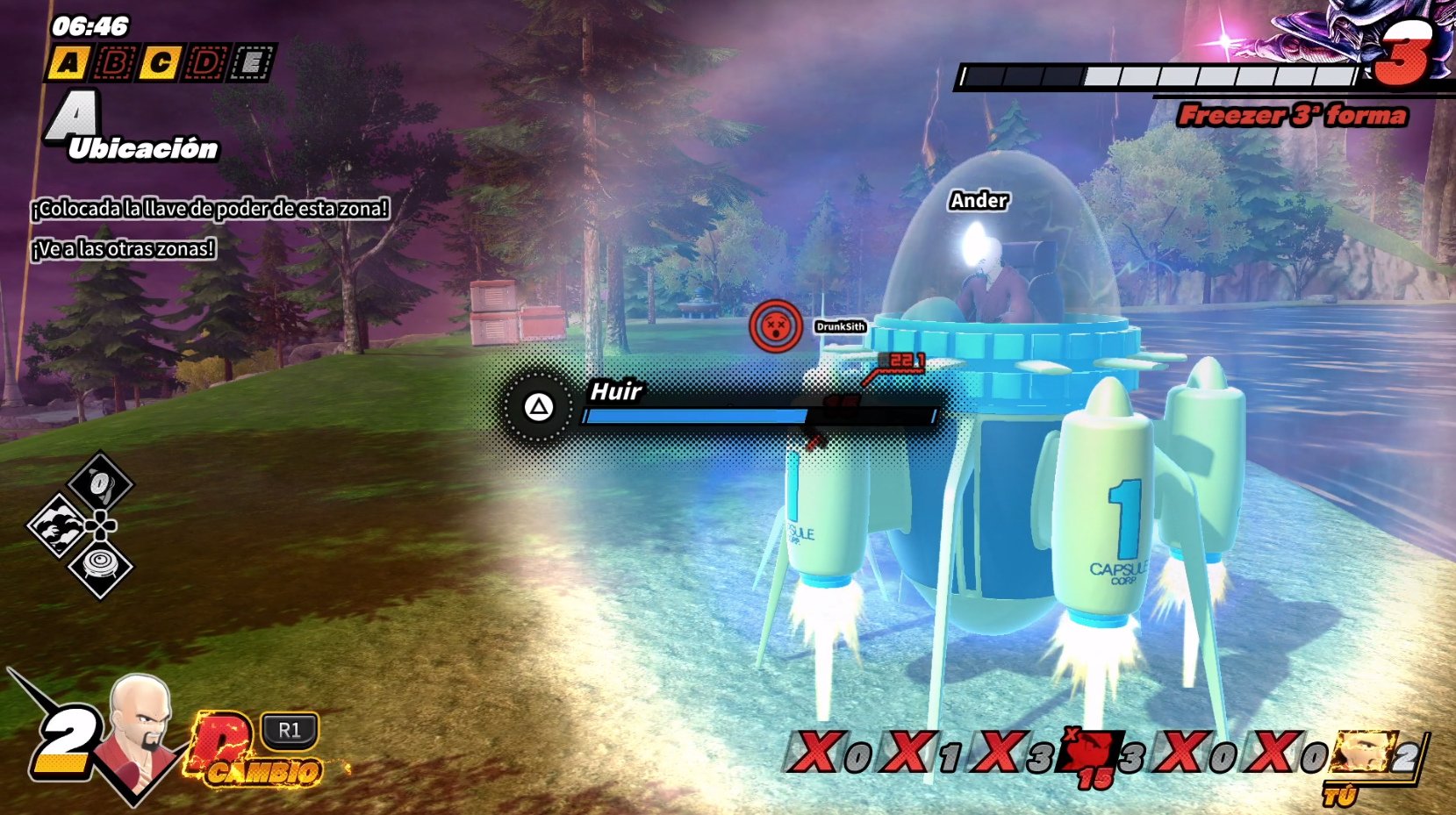Click the DrunkSith downed teammate marker
This screenshot has width=1456, height=815.
[x=776, y=326]
